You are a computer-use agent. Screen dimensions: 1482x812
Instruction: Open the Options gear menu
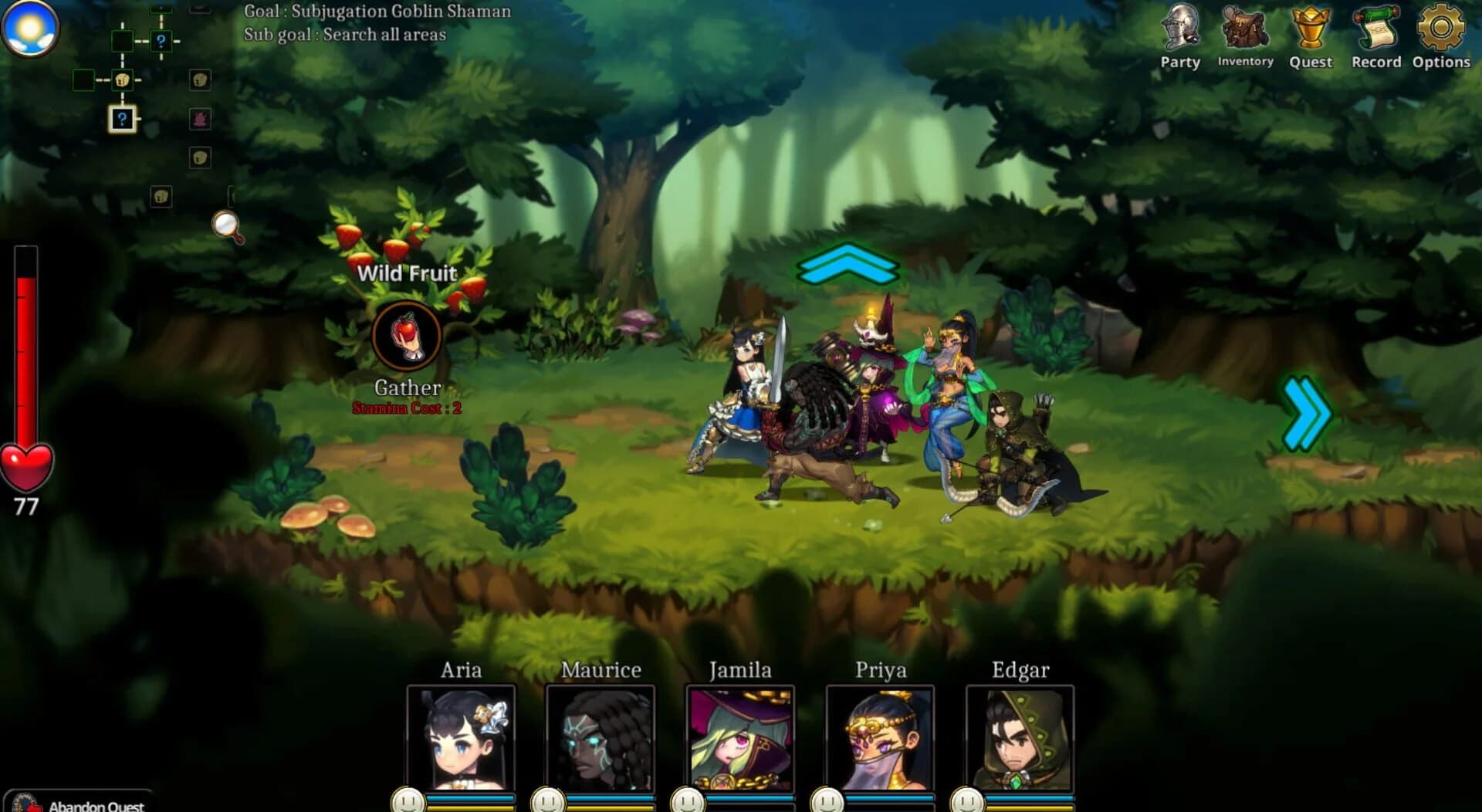pyautogui.click(x=1441, y=27)
